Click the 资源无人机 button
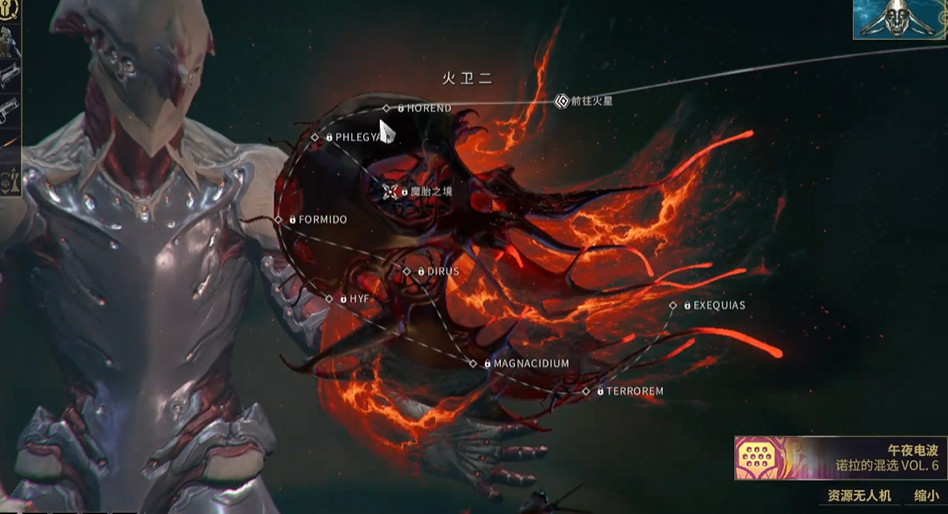948x514 pixels. tap(856, 495)
